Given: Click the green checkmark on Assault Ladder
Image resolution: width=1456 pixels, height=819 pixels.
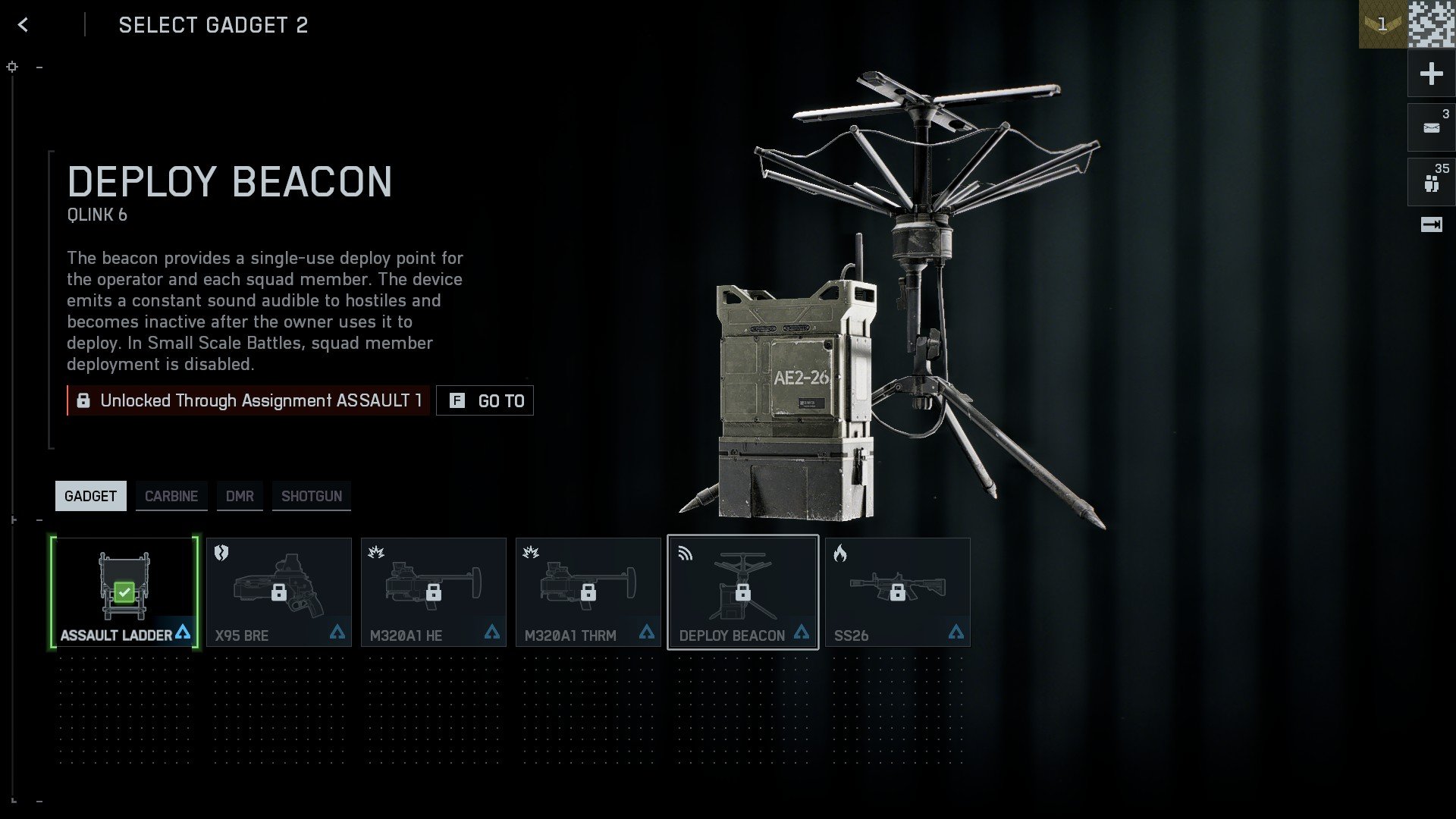Looking at the screenshot, I should (124, 591).
